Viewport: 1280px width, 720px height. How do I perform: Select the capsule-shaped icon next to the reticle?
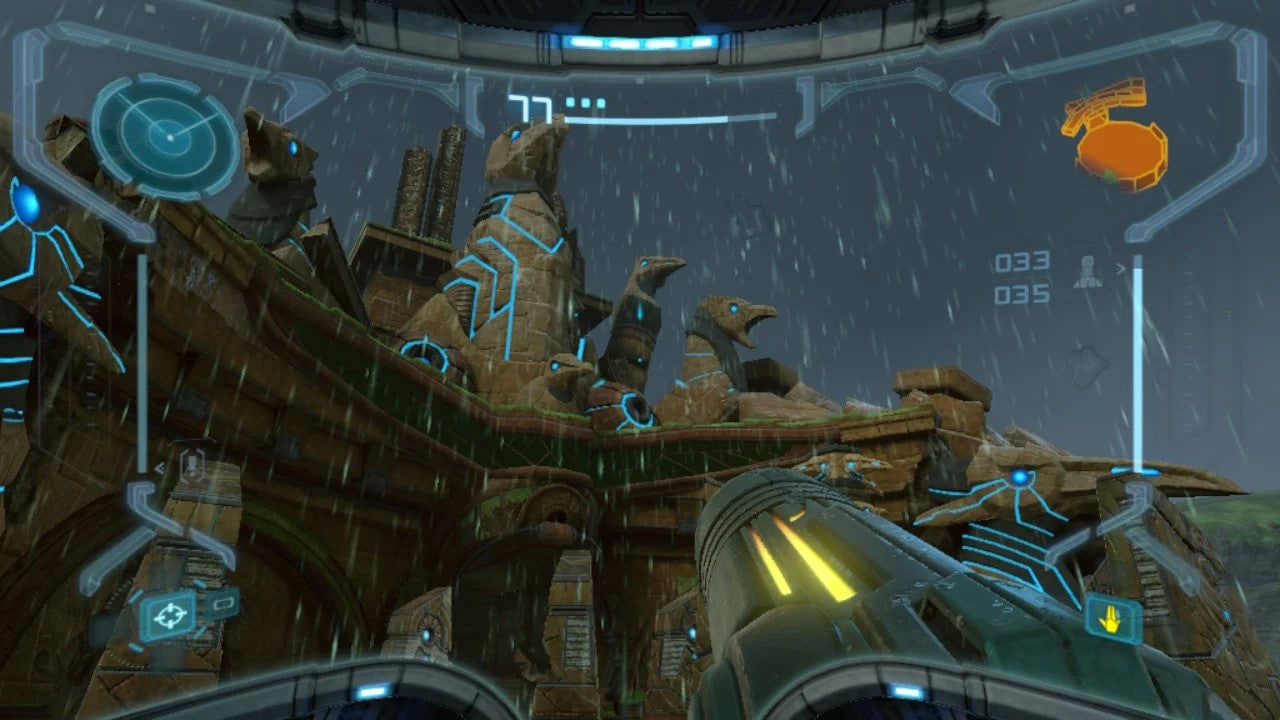point(222,603)
